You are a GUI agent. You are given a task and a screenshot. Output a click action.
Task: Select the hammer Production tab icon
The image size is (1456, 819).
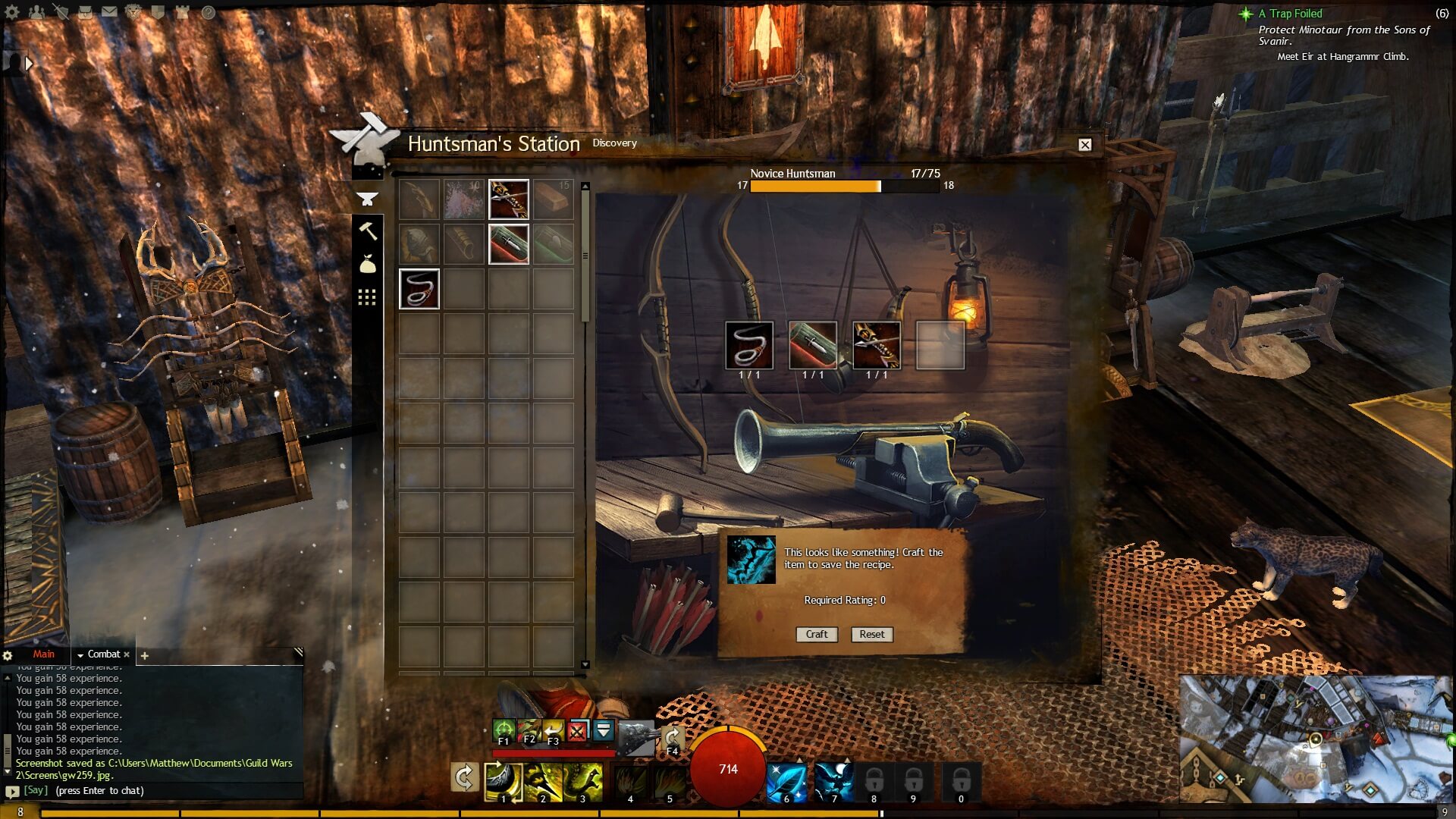pyautogui.click(x=369, y=232)
